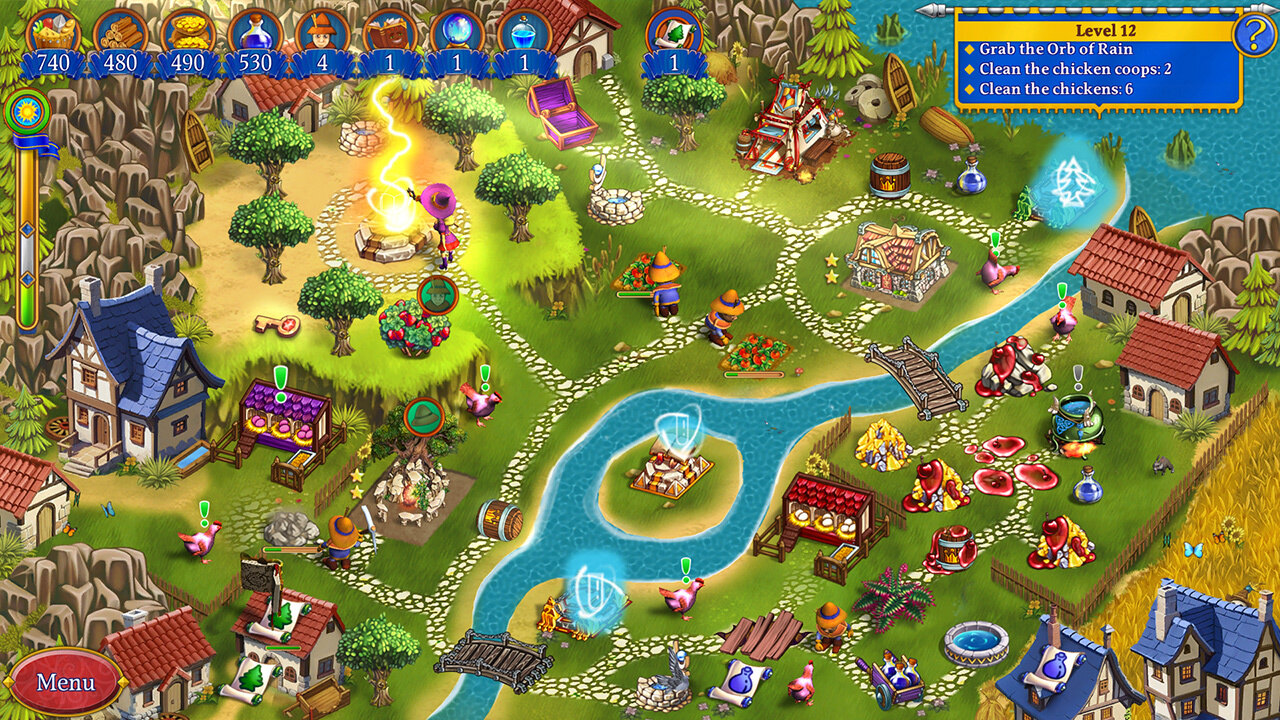Select the Level 12 objectives panel
This screenshot has width=1280, height=720.
(1097, 60)
